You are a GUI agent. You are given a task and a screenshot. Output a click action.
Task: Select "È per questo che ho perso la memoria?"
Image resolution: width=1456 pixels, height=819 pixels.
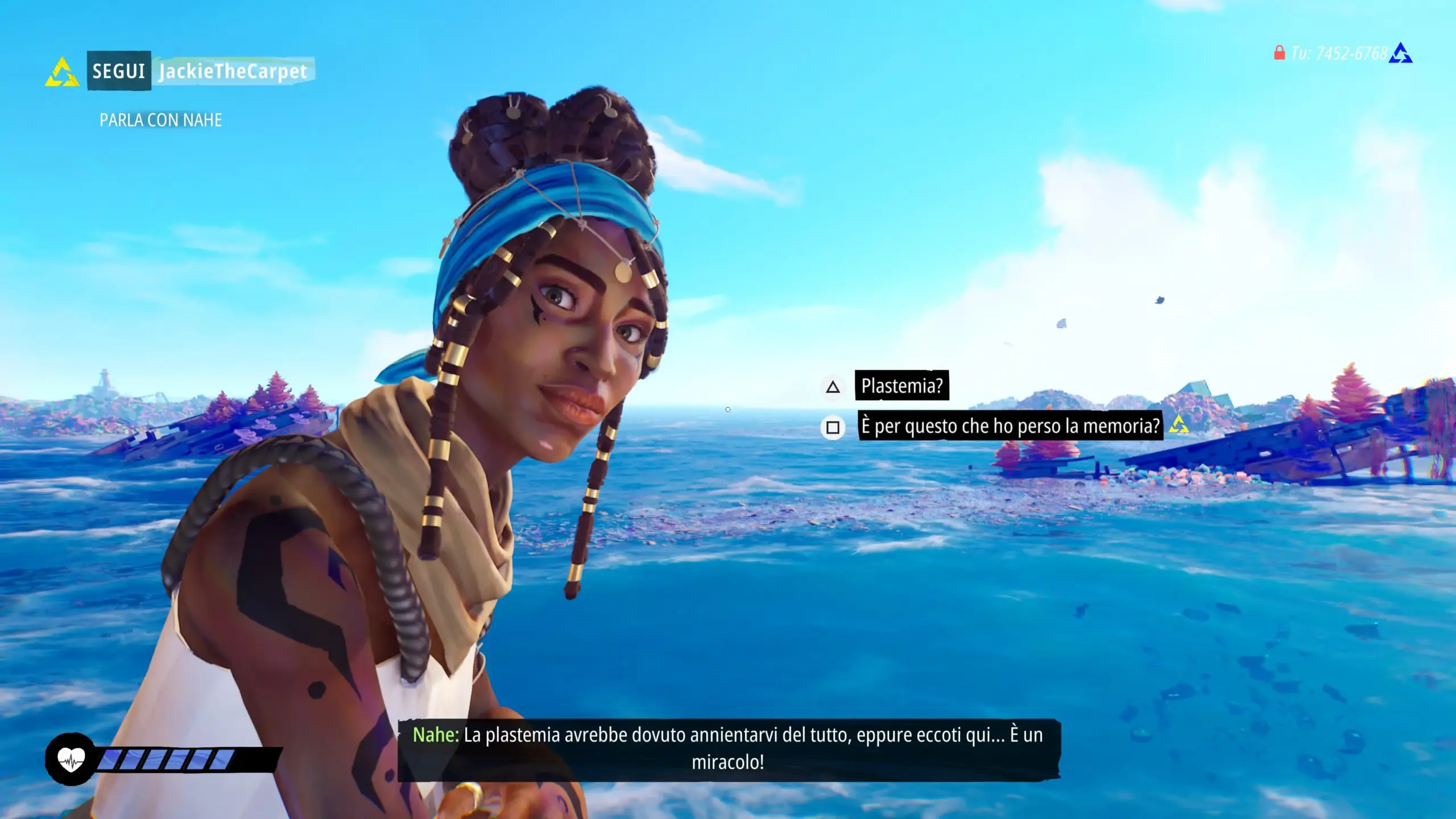(x=1010, y=426)
